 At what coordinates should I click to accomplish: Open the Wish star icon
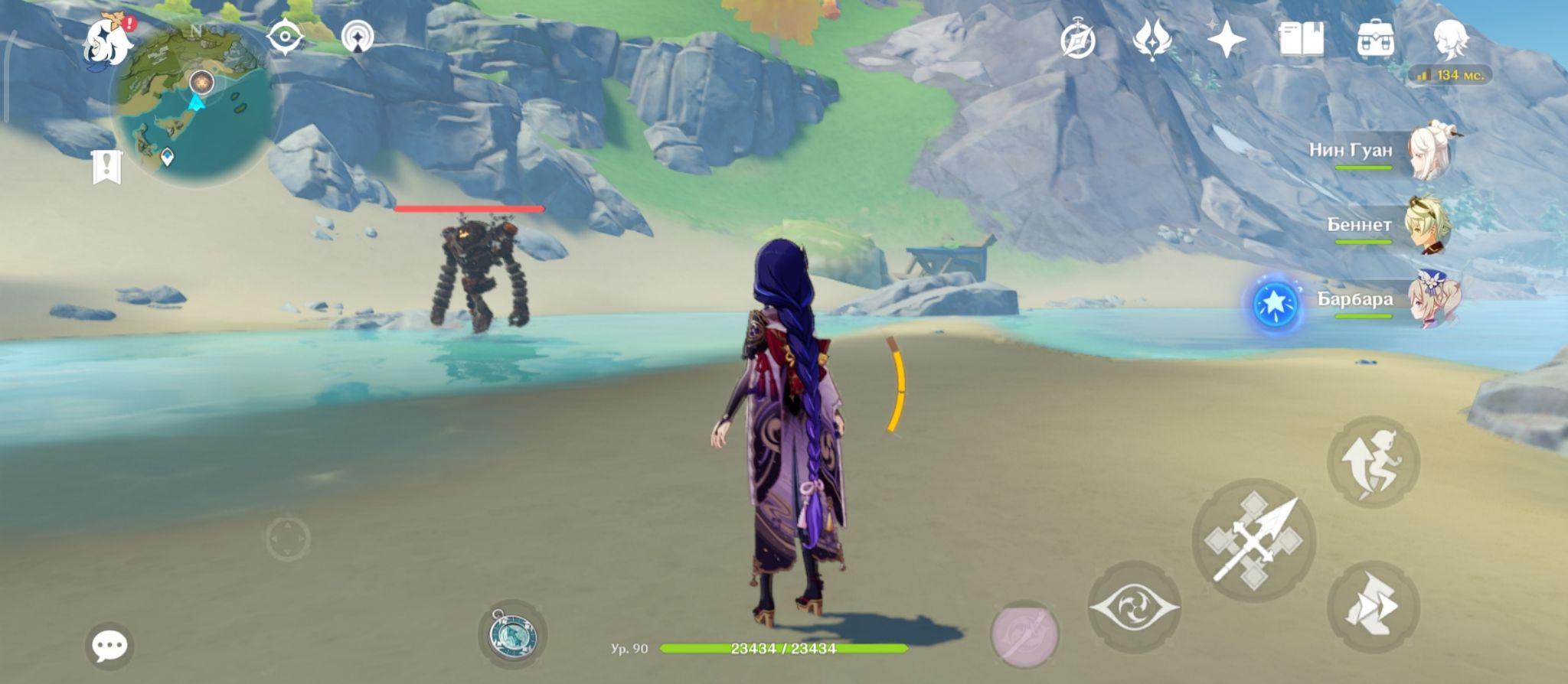(1226, 39)
